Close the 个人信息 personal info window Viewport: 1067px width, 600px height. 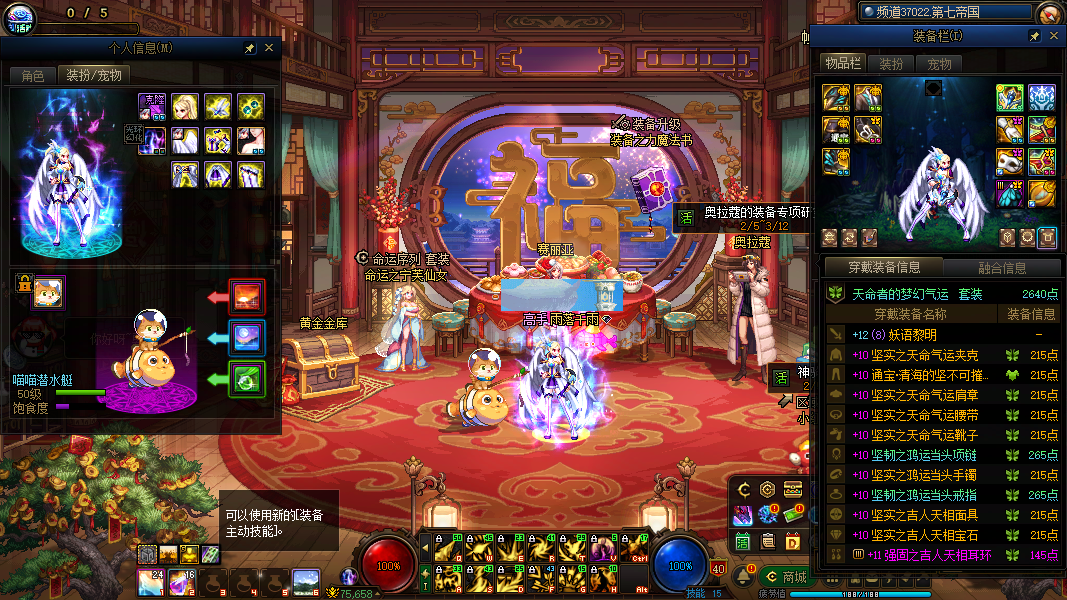[269, 48]
